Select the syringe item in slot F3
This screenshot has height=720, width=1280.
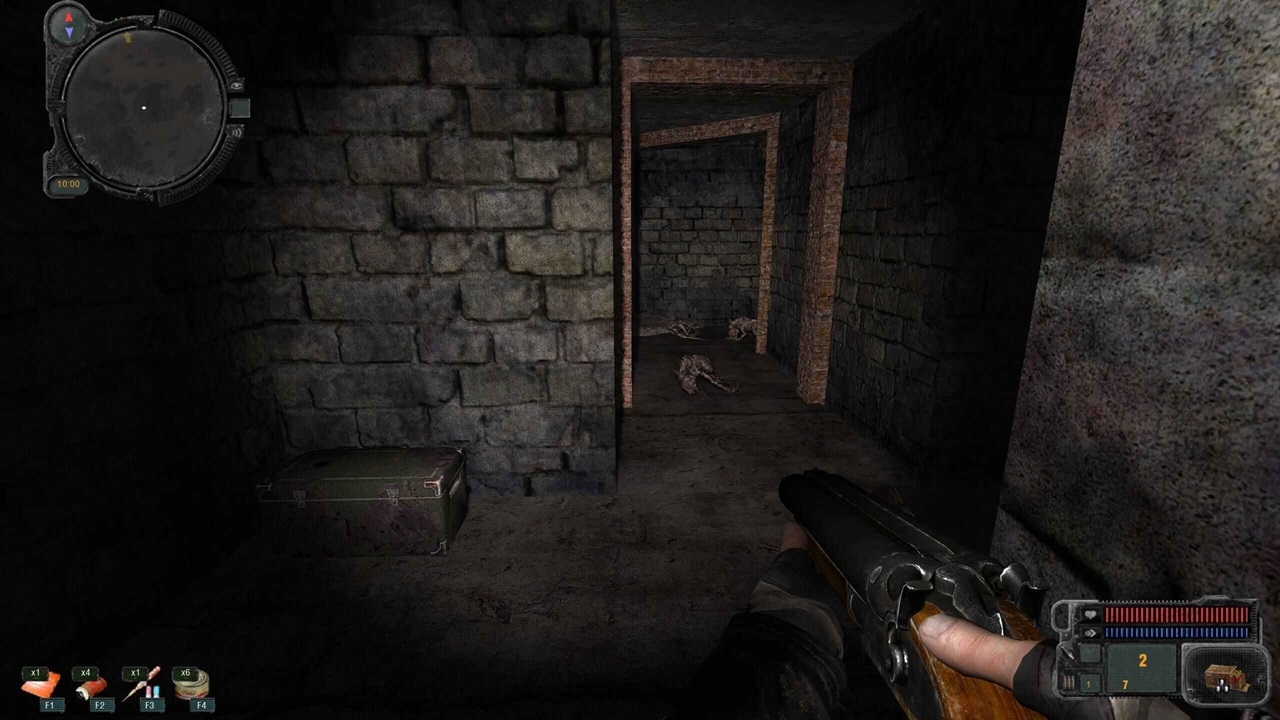141,685
